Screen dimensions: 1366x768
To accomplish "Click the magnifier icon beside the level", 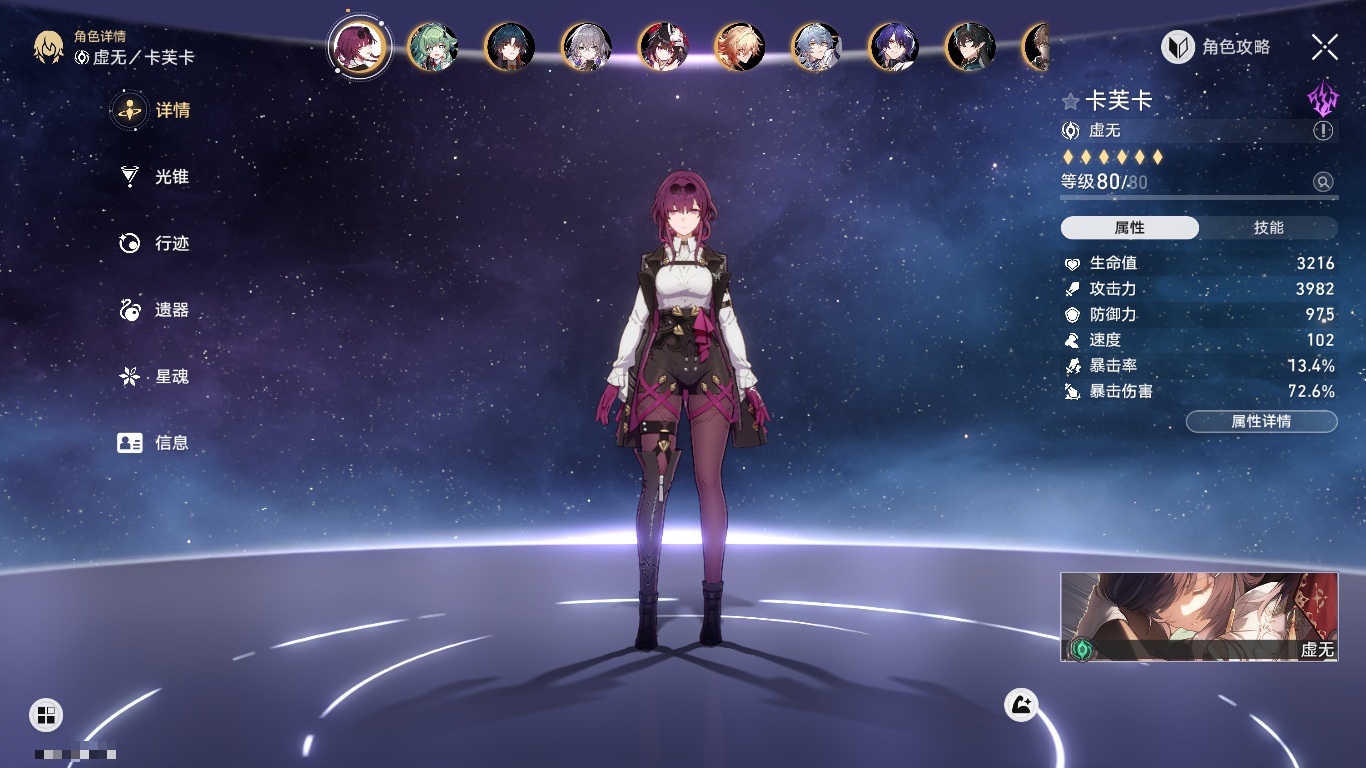I will click(x=1323, y=182).
